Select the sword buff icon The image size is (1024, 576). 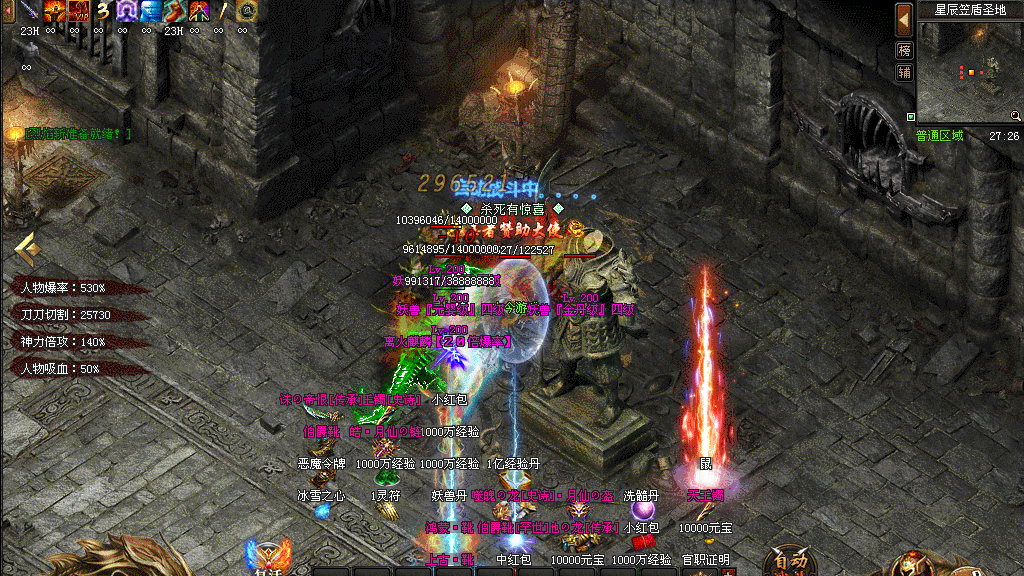[29, 11]
